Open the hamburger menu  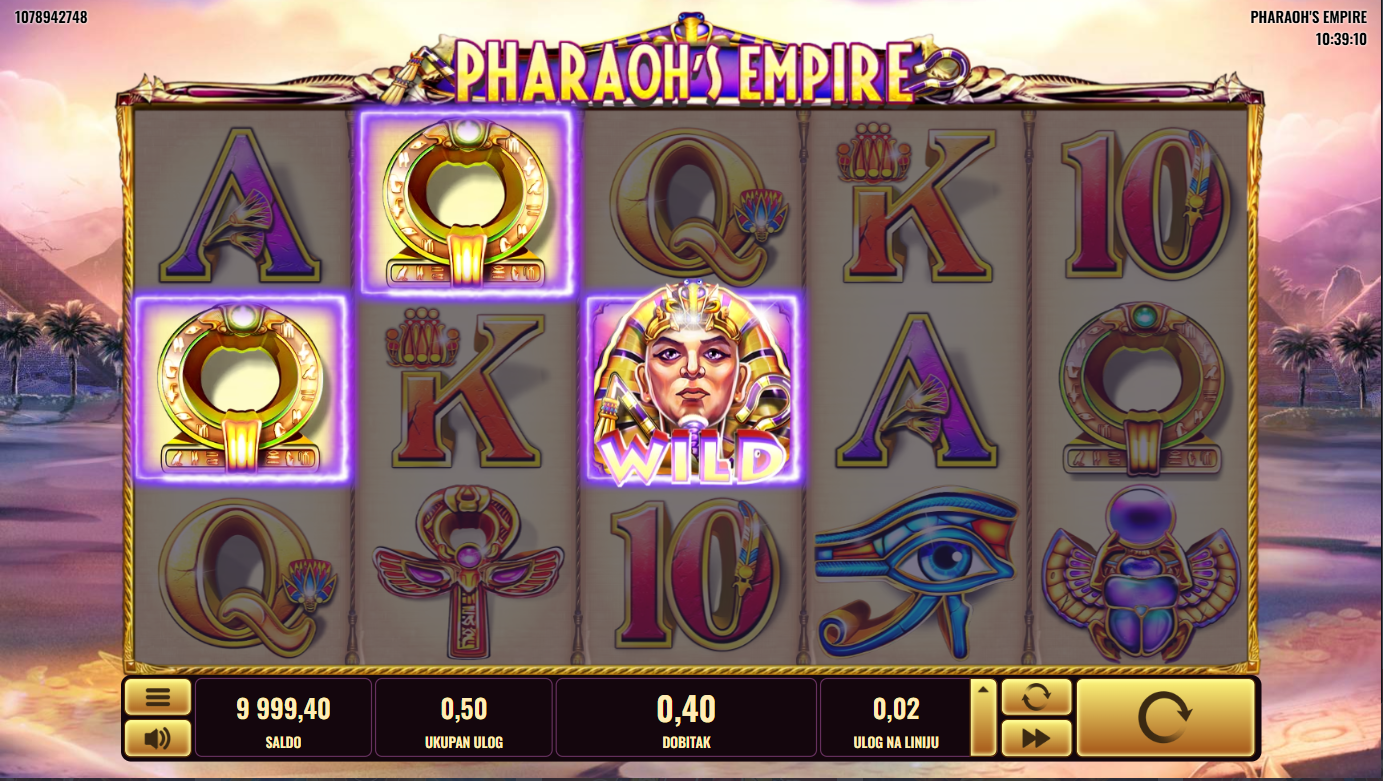click(157, 697)
